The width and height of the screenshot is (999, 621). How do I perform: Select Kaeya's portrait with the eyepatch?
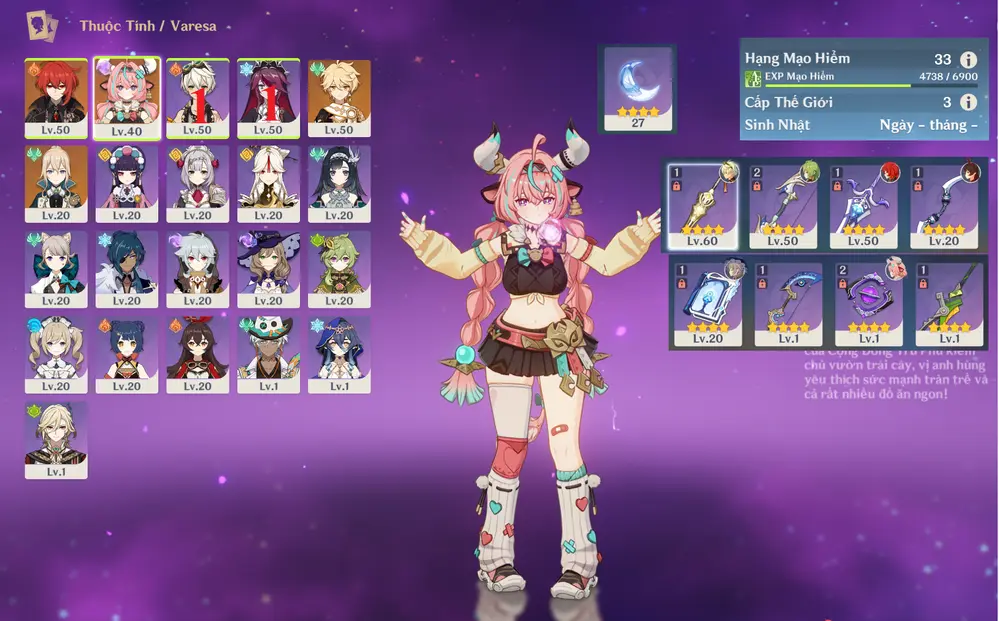coord(126,267)
